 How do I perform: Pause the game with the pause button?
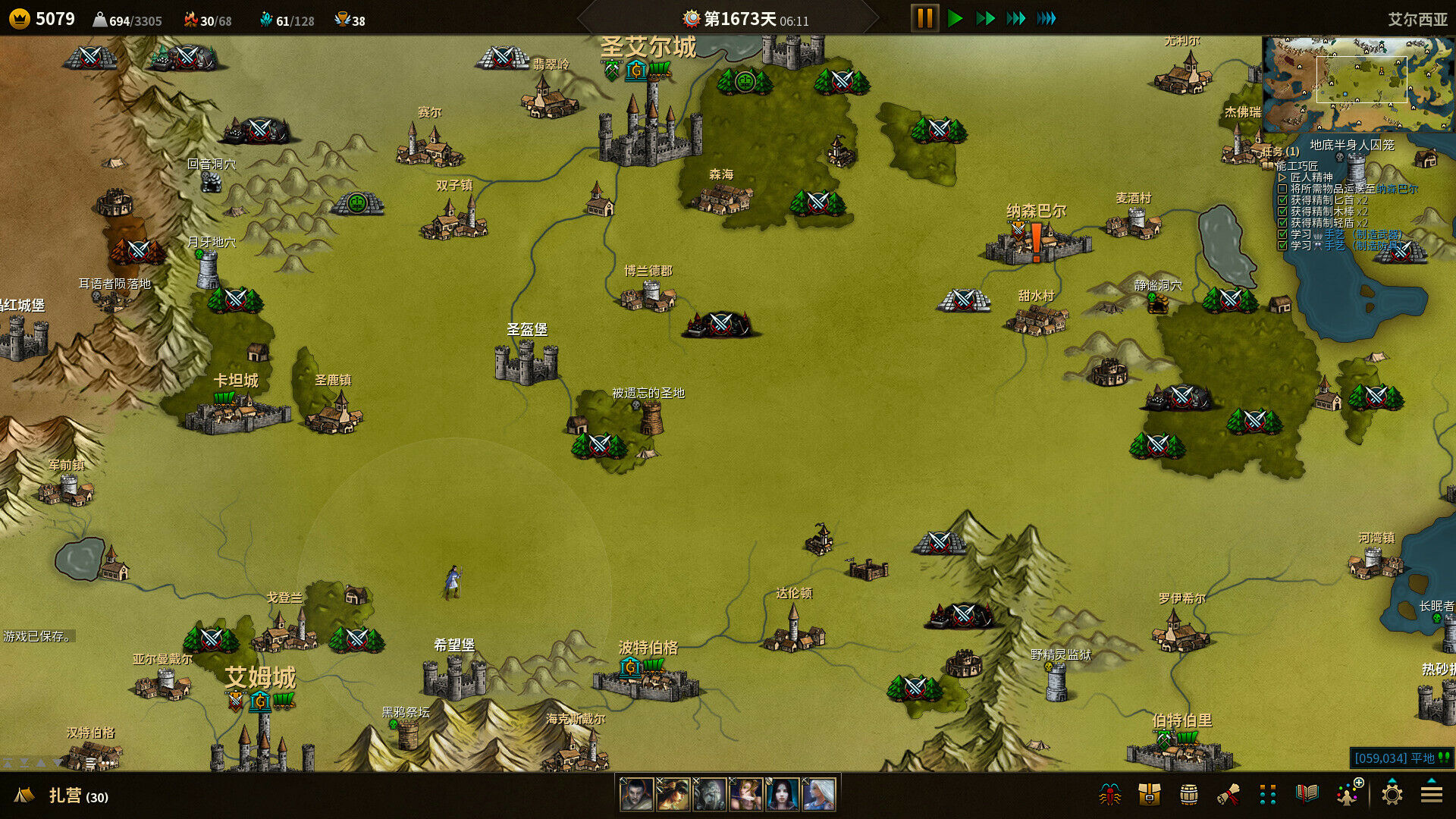click(x=924, y=18)
